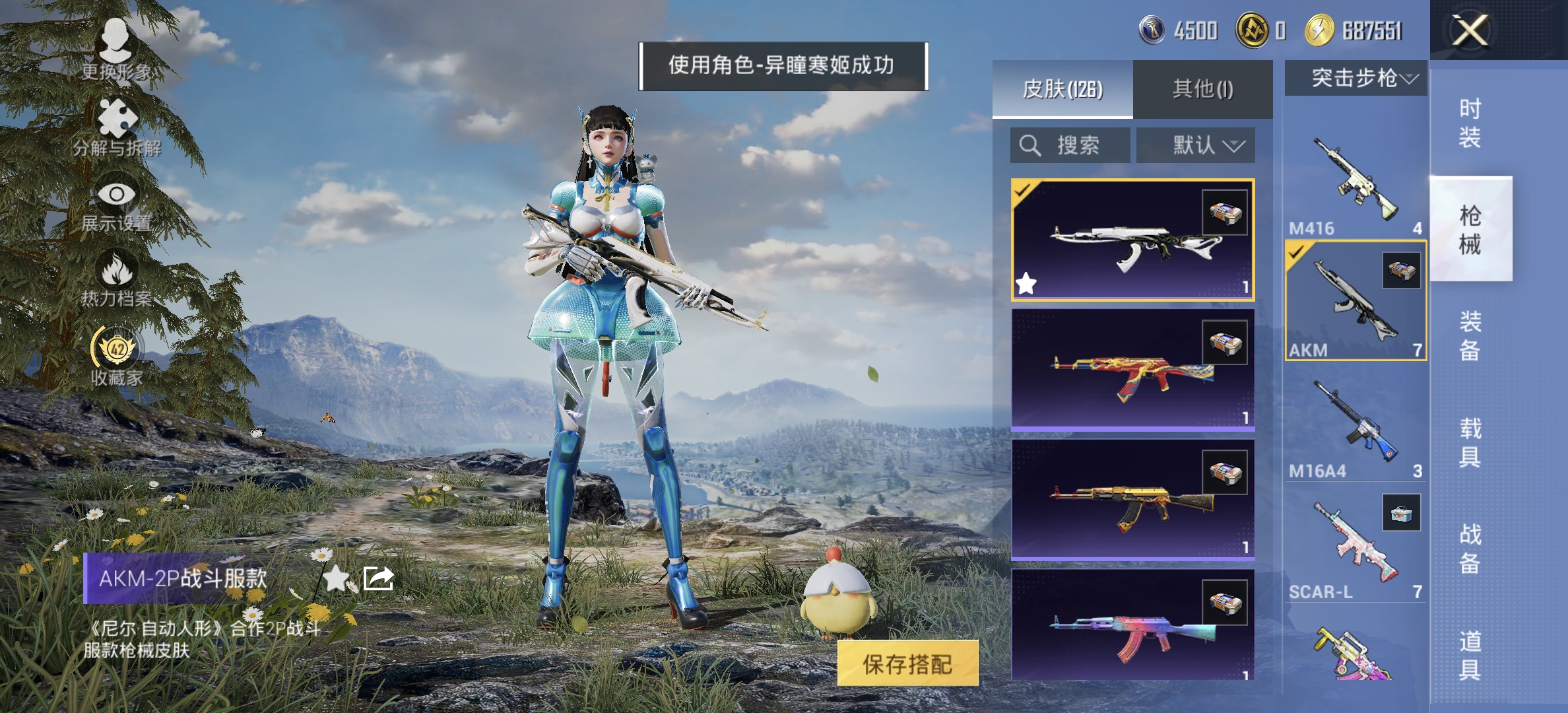Image resolution: width=1568 pixels, height=713 pixels.
Task: Open the 更换形象 avatar change panel
Action: [116, 40]
